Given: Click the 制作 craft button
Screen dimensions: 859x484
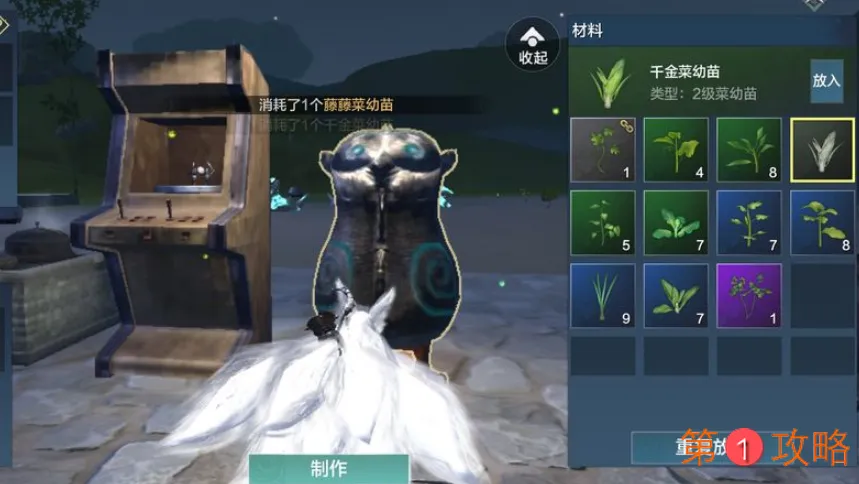Looking at the screenshot, I should pyautogui.click(x=329, y=468).
